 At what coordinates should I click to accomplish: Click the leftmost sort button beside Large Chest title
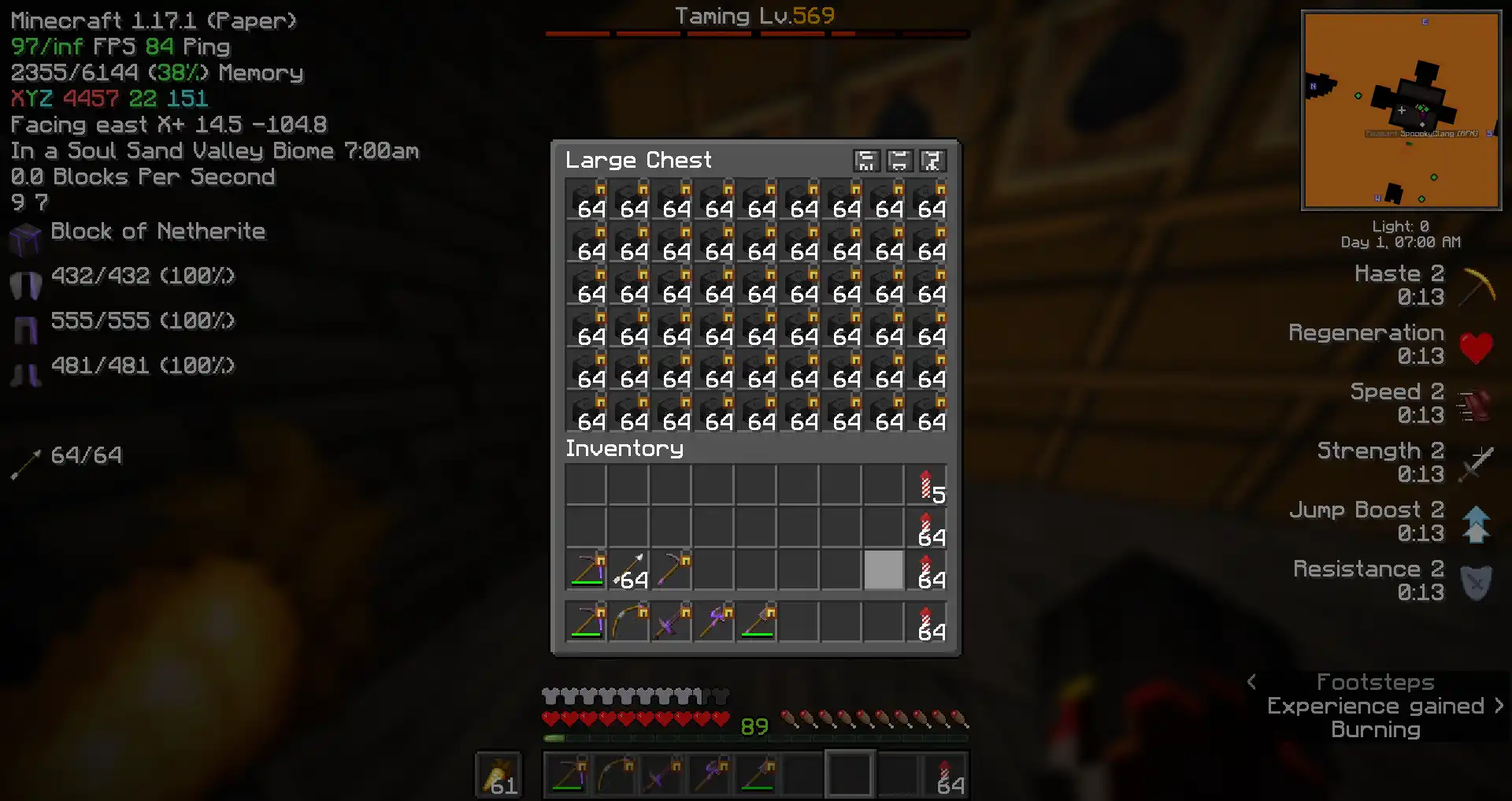click(865, 161)
